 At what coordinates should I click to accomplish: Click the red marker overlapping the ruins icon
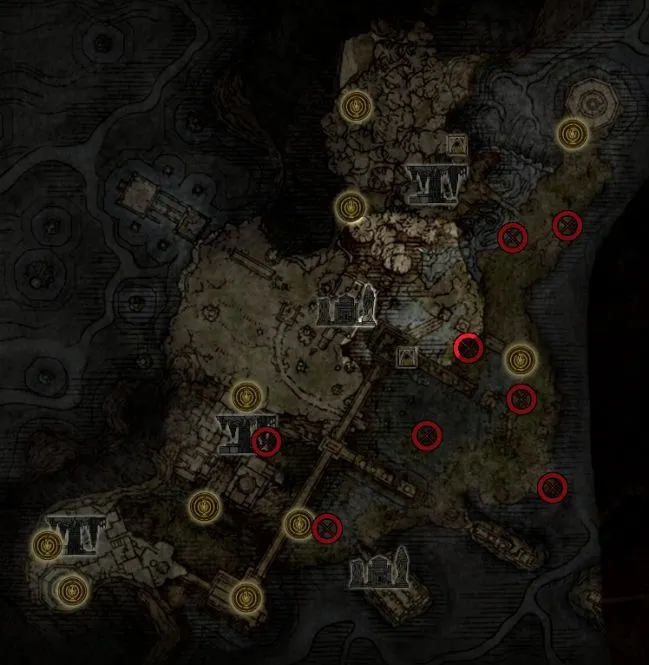click(x=266, y=441)
